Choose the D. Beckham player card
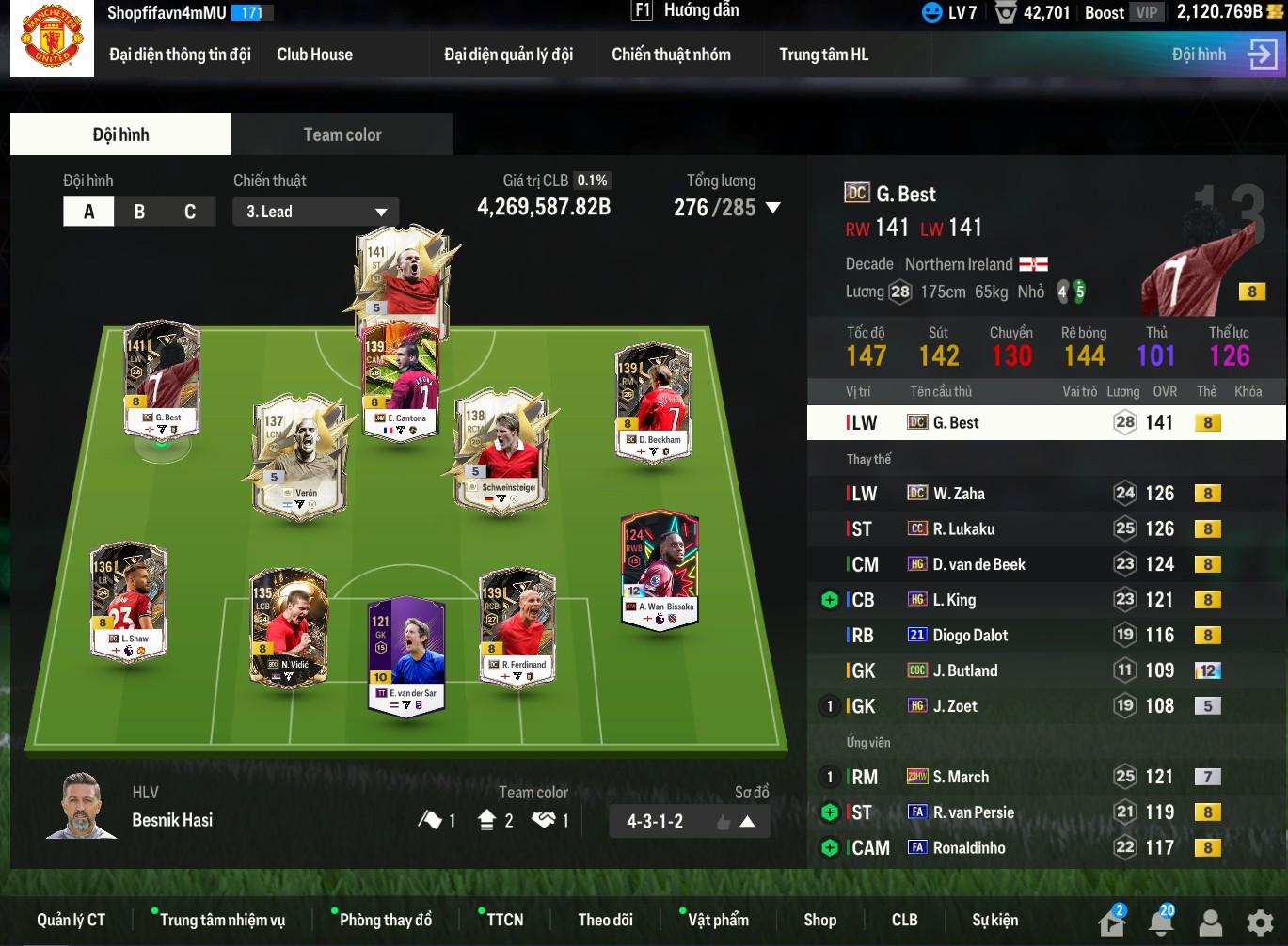Image resolution: width=1288 pixels, height=946 pixels. point(653,402)
